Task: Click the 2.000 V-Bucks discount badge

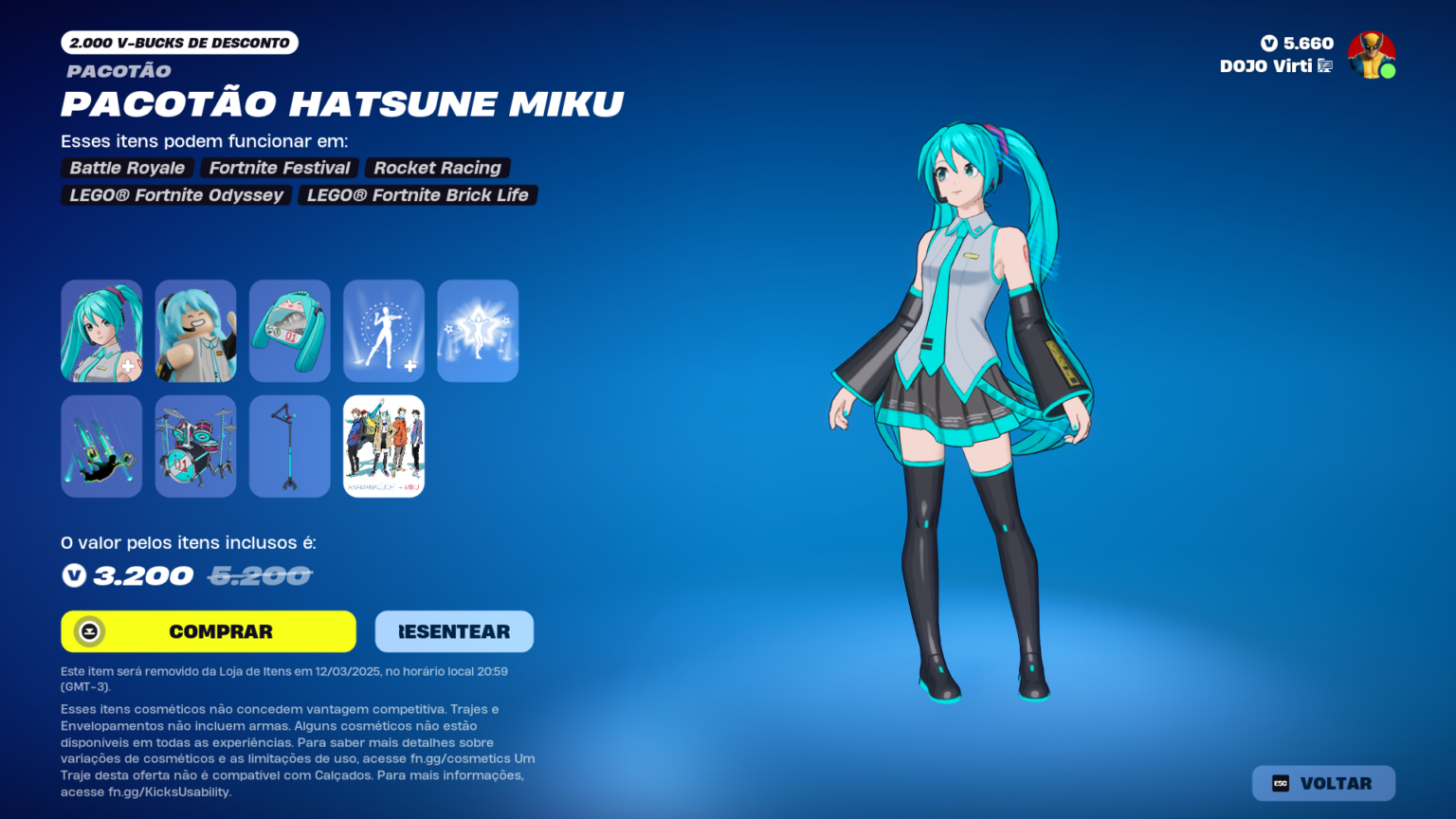Action: click(179, 42)
